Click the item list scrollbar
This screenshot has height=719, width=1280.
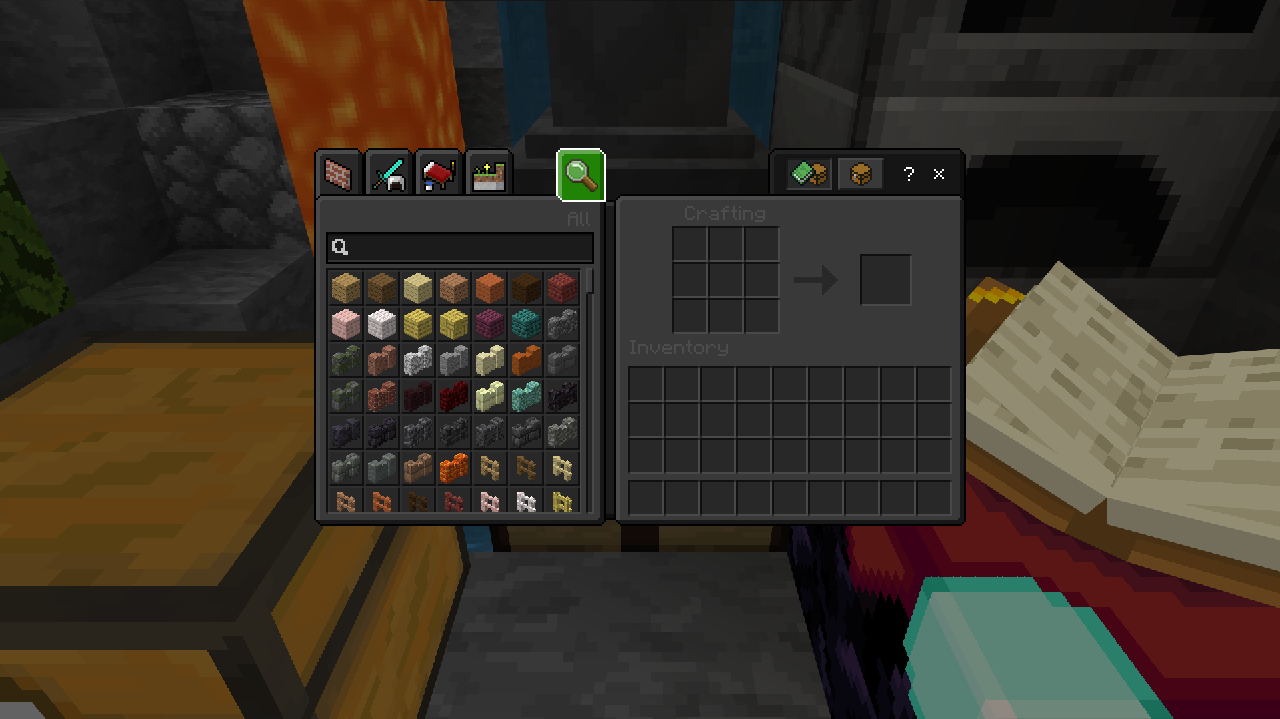592,281
